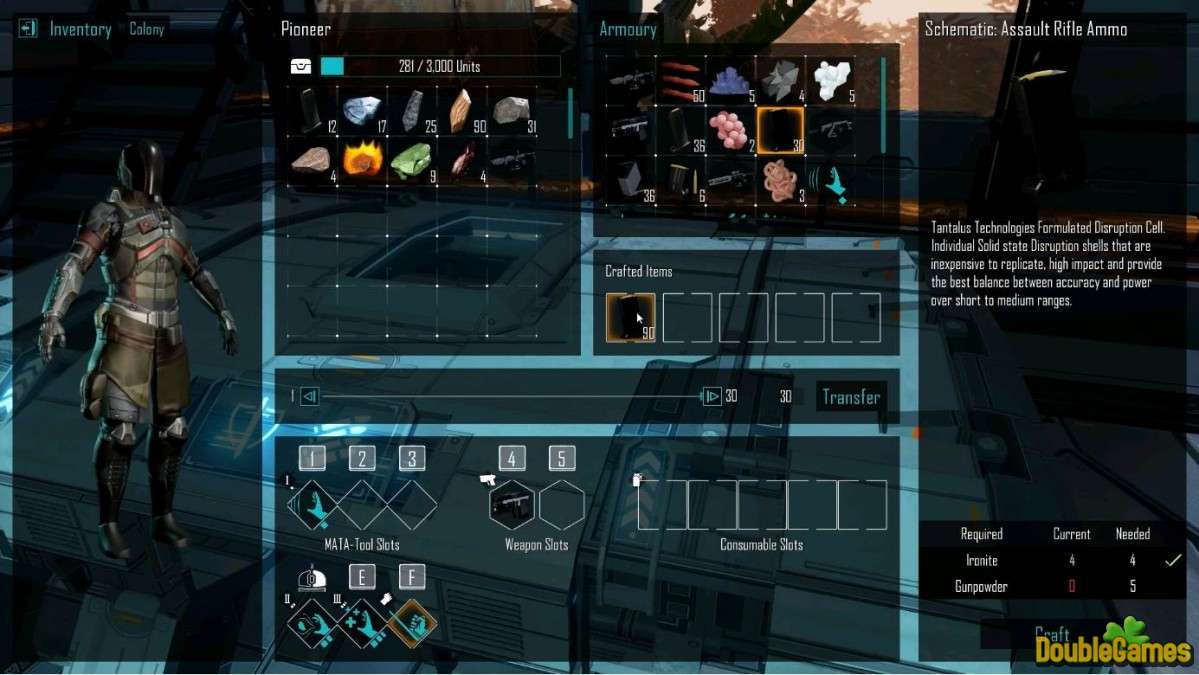Click the right arrow on transfer slider
This screenshot has width=1199, height=675.
(711, 397)
